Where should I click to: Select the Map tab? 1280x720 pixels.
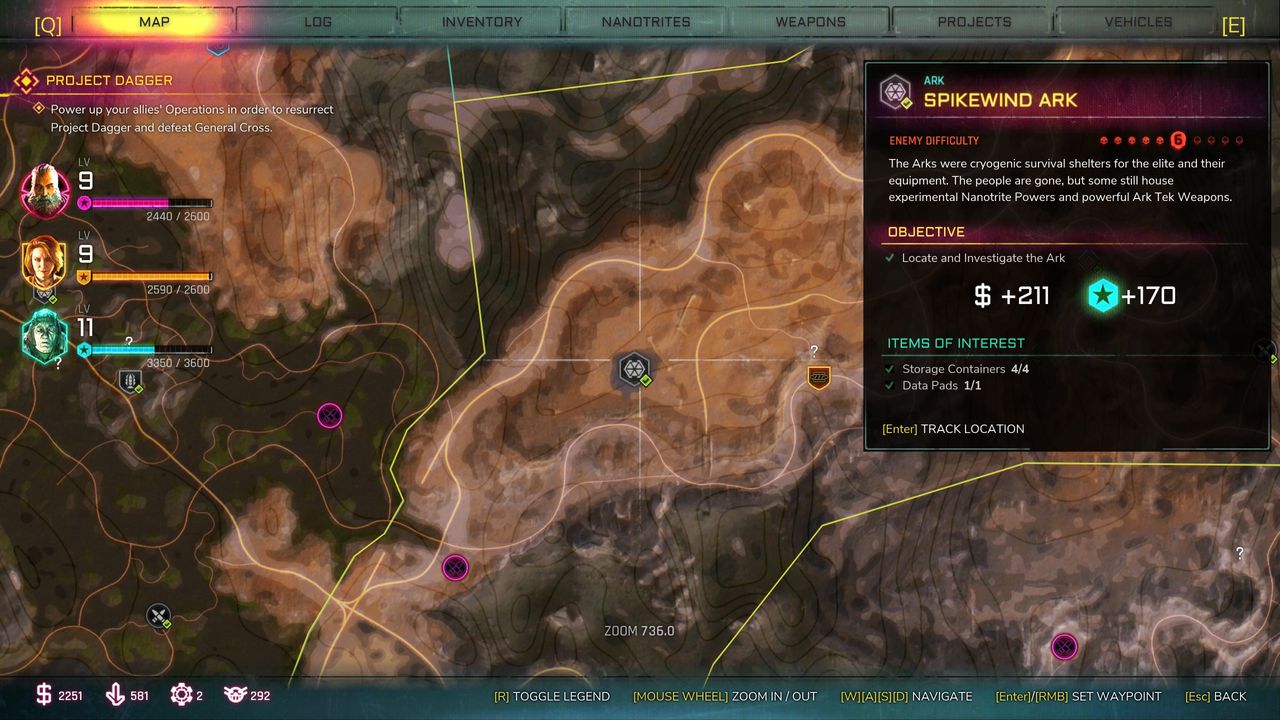154,21
